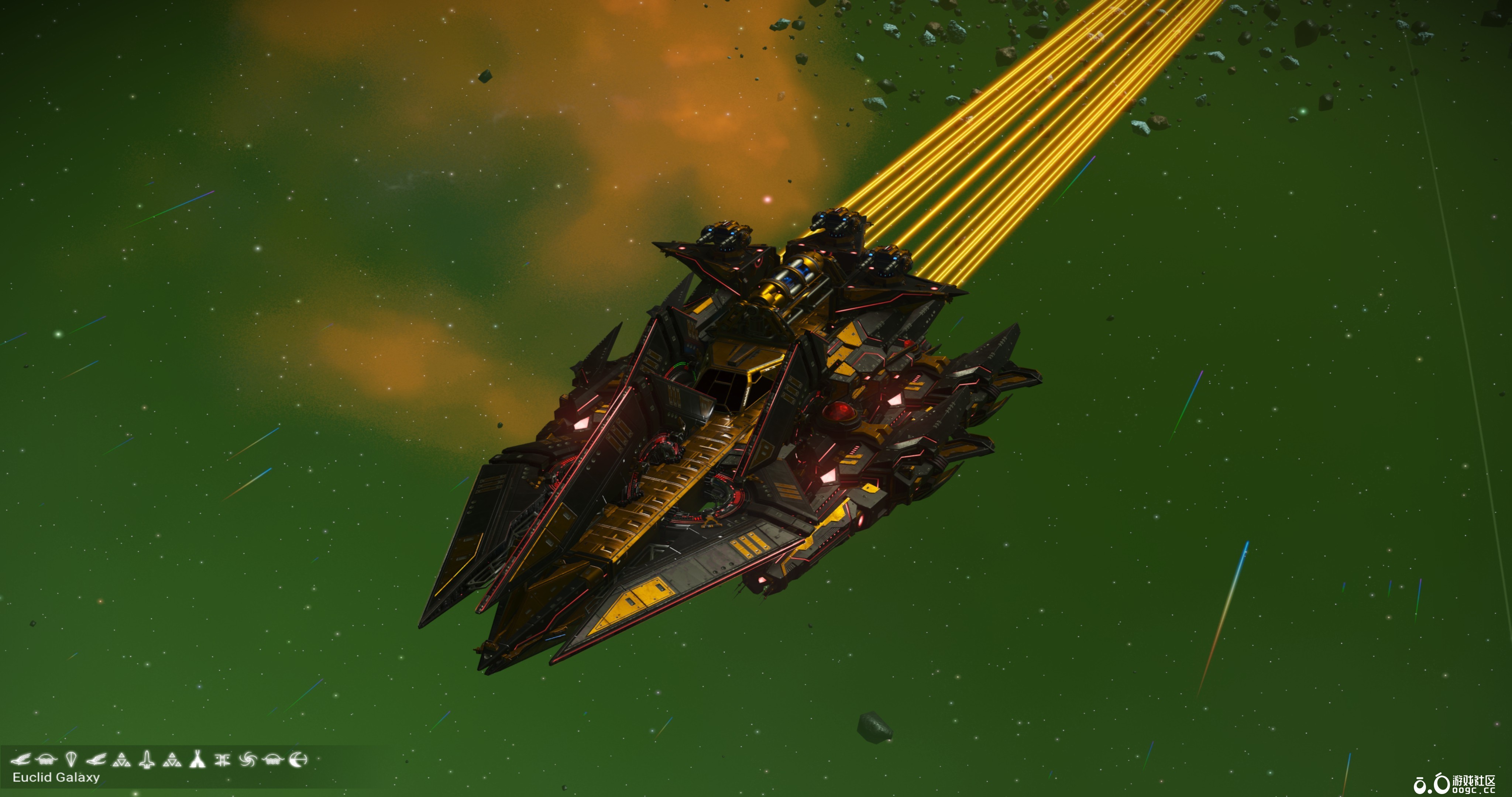Click the second bird portal glyph

[96, 760]
